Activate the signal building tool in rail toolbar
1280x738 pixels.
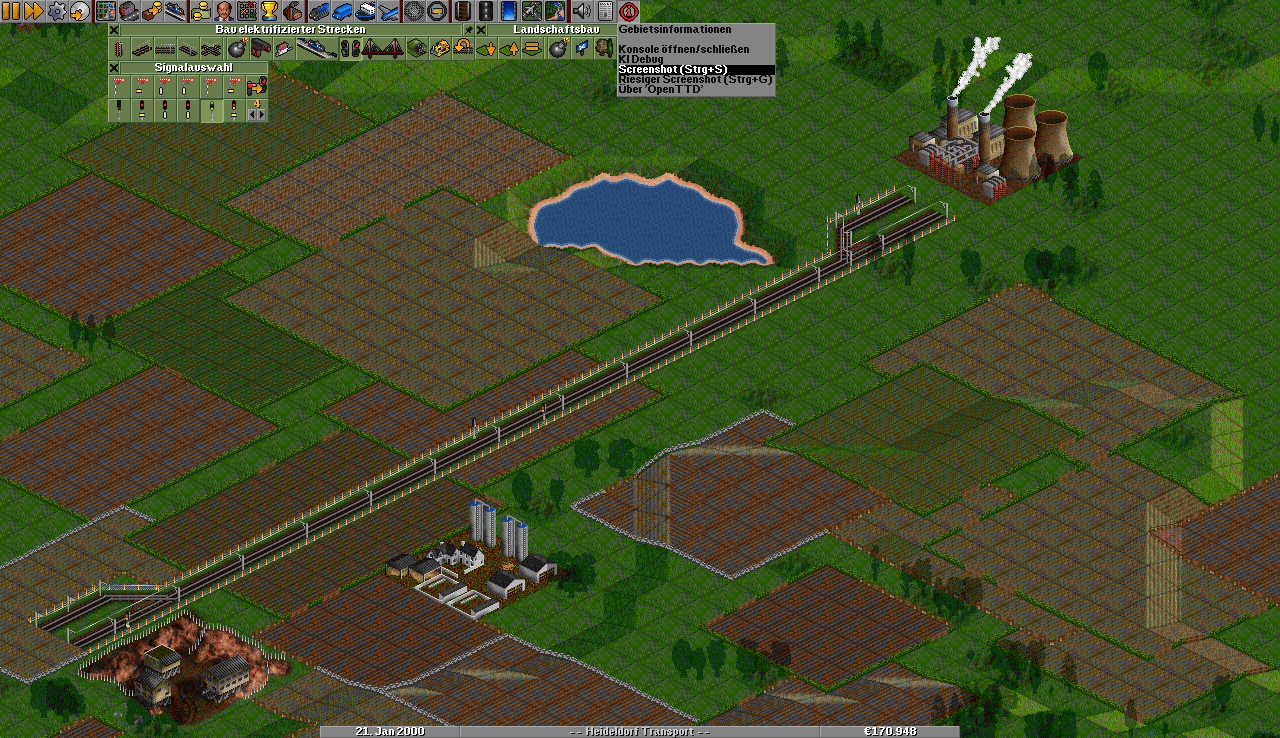pos(350,48)
